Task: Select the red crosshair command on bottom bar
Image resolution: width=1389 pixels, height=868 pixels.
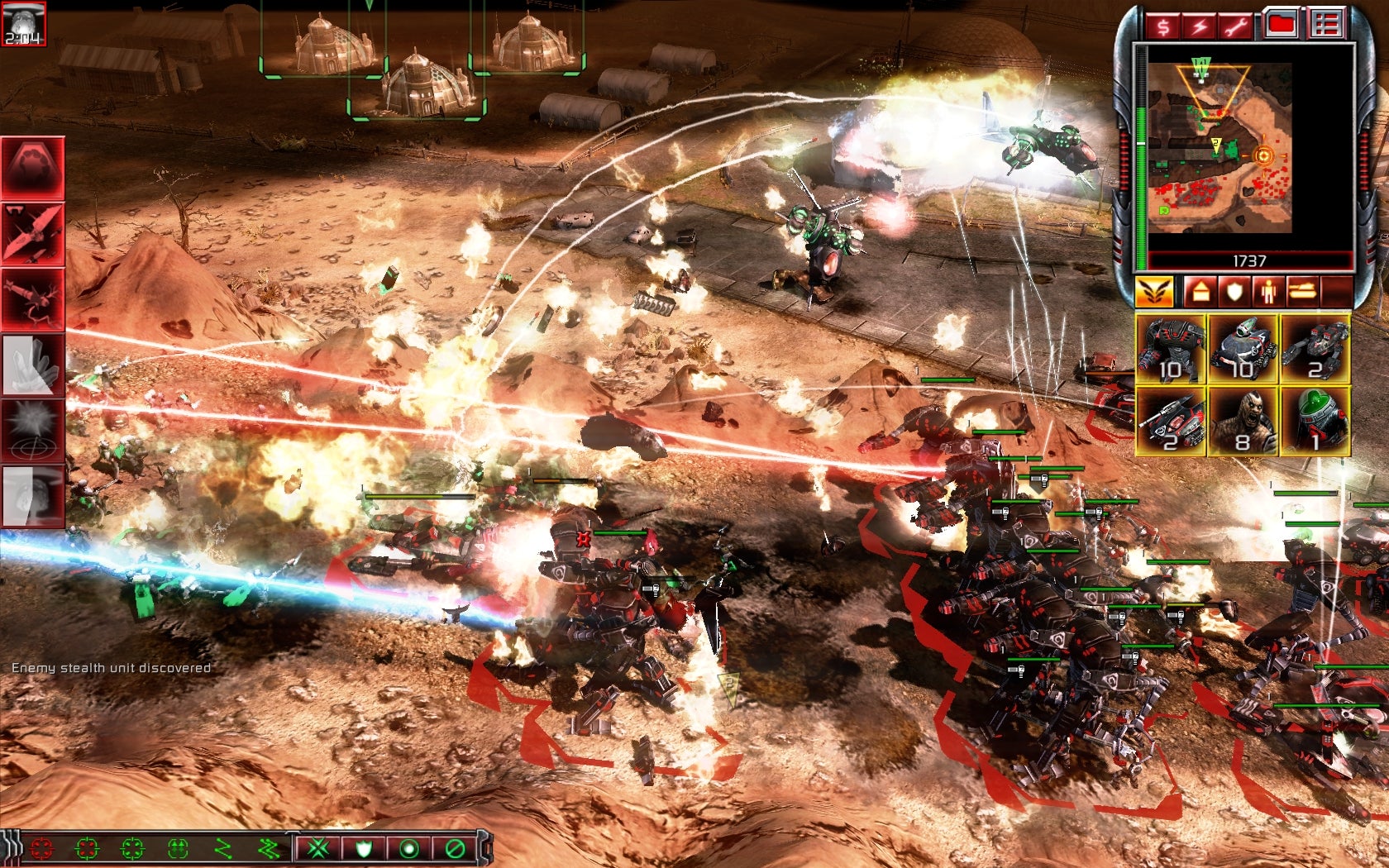Action: point(41,848)
